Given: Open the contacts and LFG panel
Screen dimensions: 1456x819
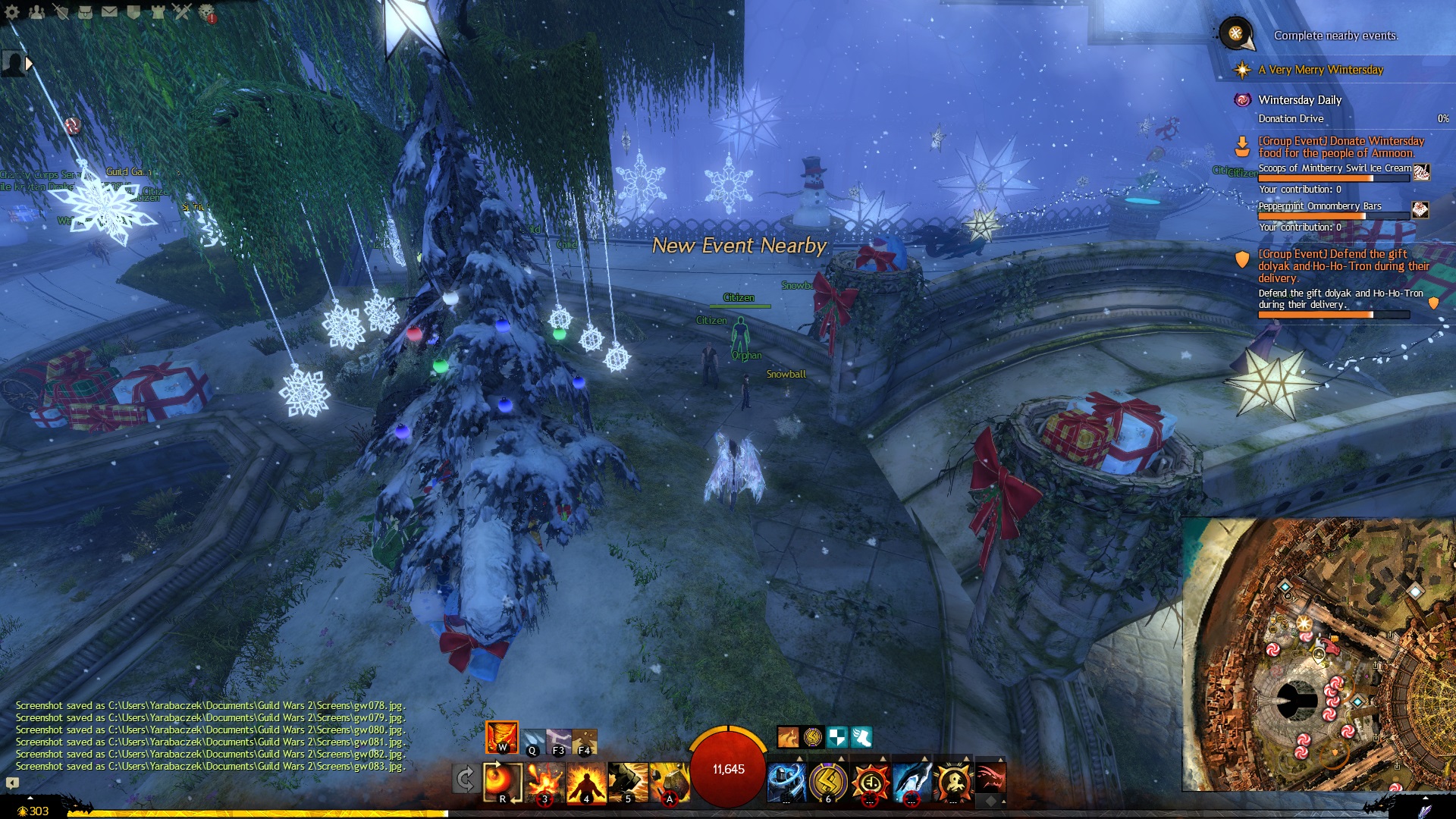Looking at the screenshot, I should point(36,11).
